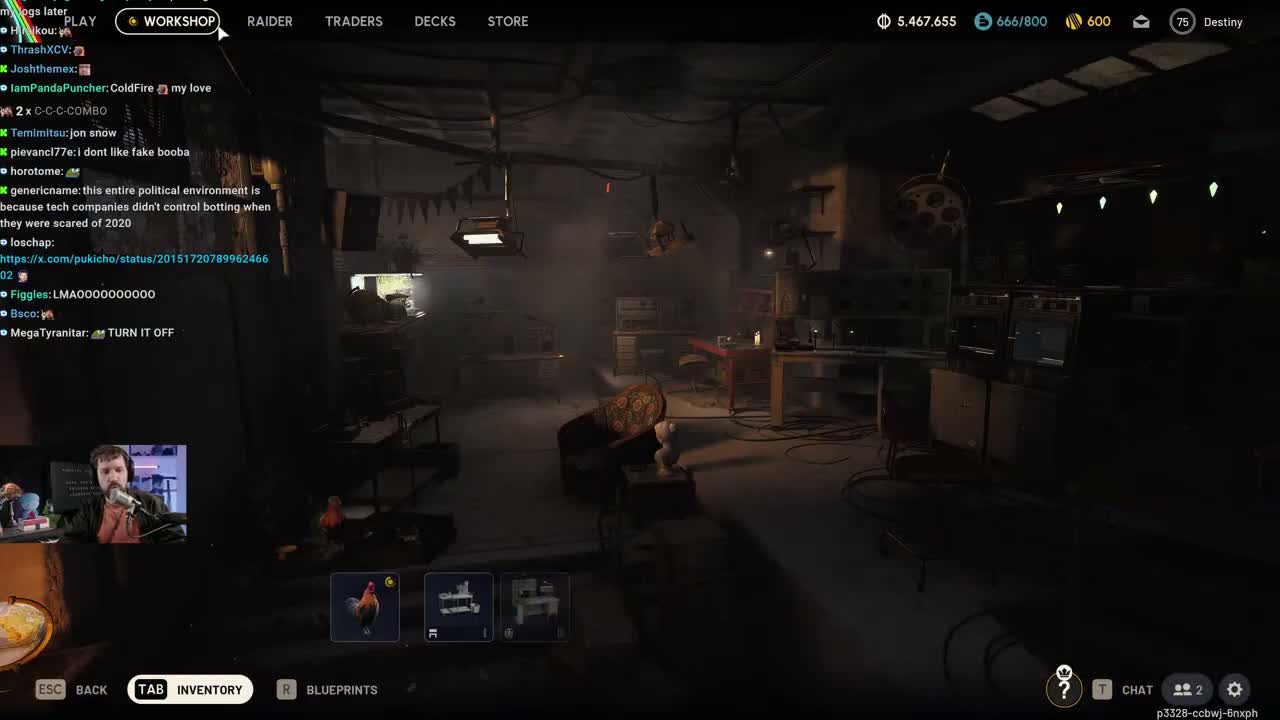Show the Blueprints list
1280x720 pixels.
(x=328, y=689)
